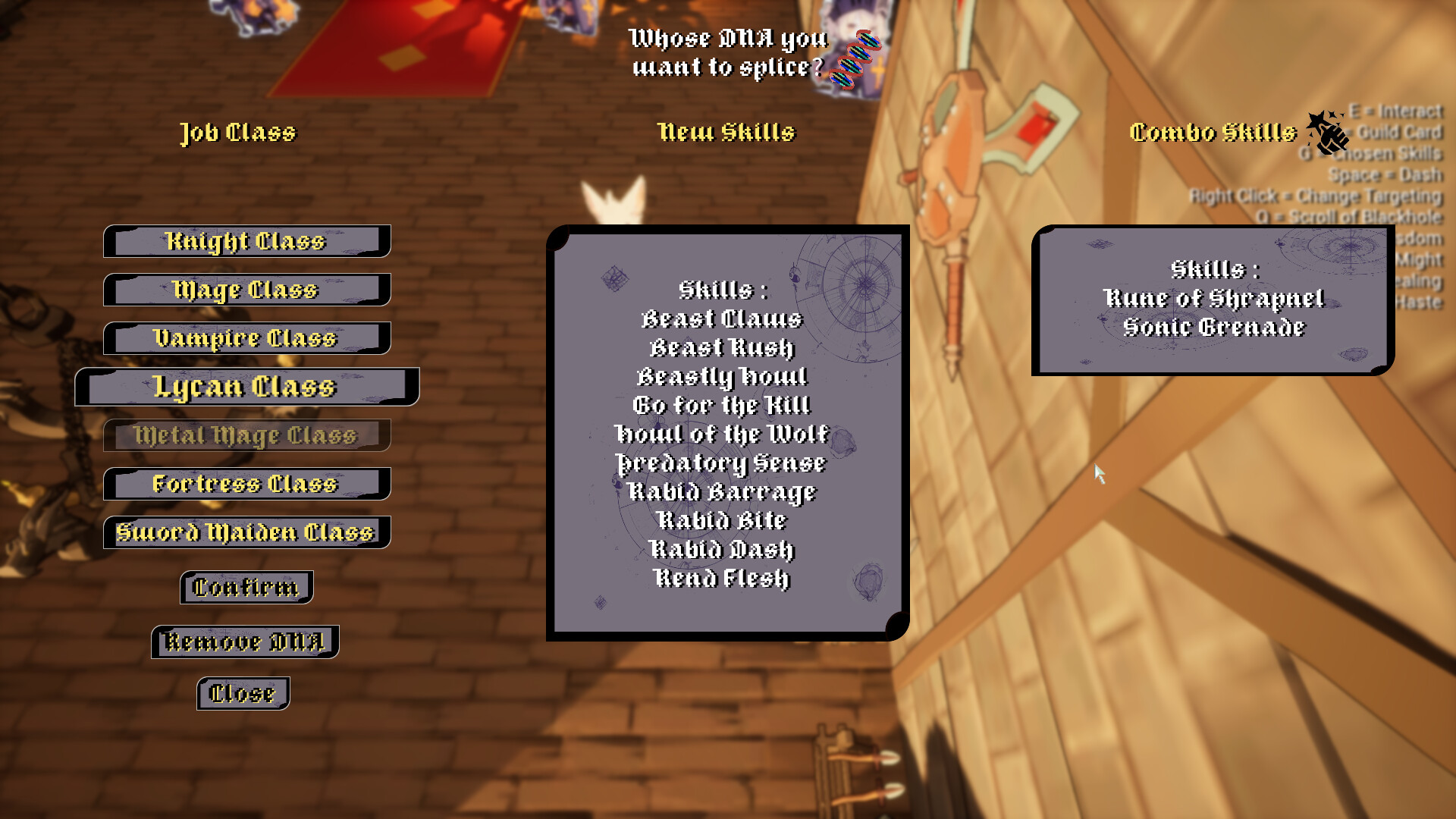Click Remove DNA
1456x819 pixels.
coord(244,641)
